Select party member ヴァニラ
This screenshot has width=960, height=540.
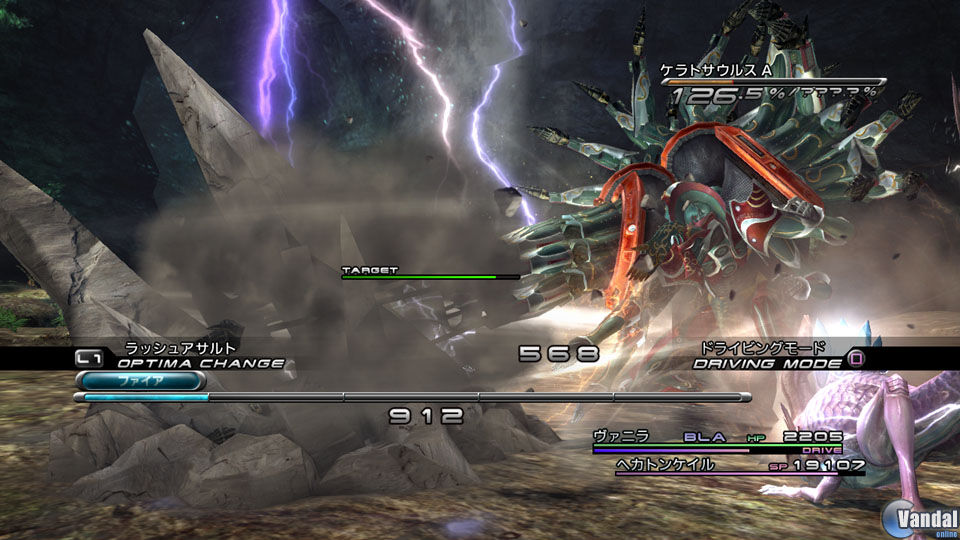(x=621, y=436)
